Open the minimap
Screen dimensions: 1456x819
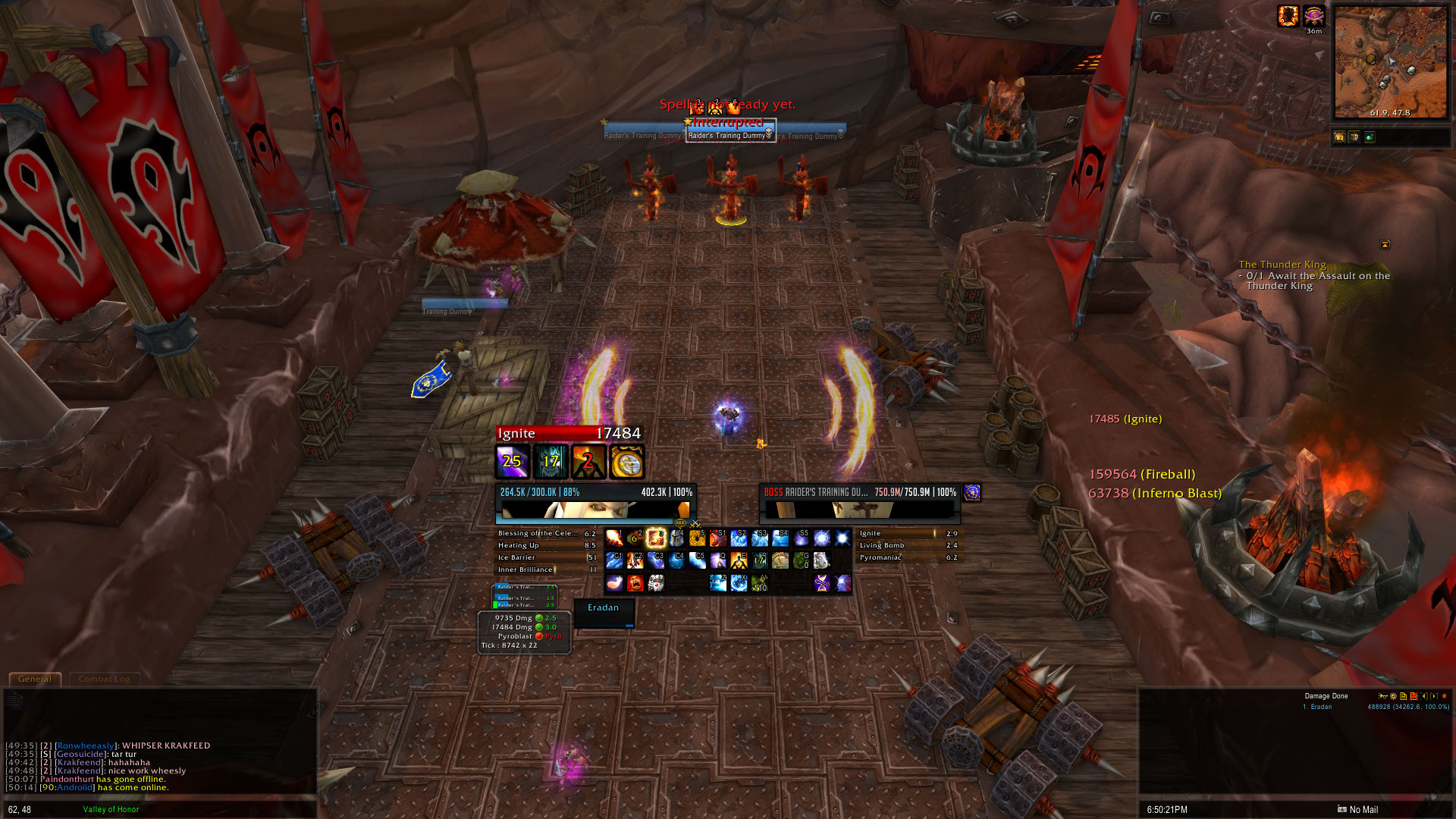tap(1390, 62)
